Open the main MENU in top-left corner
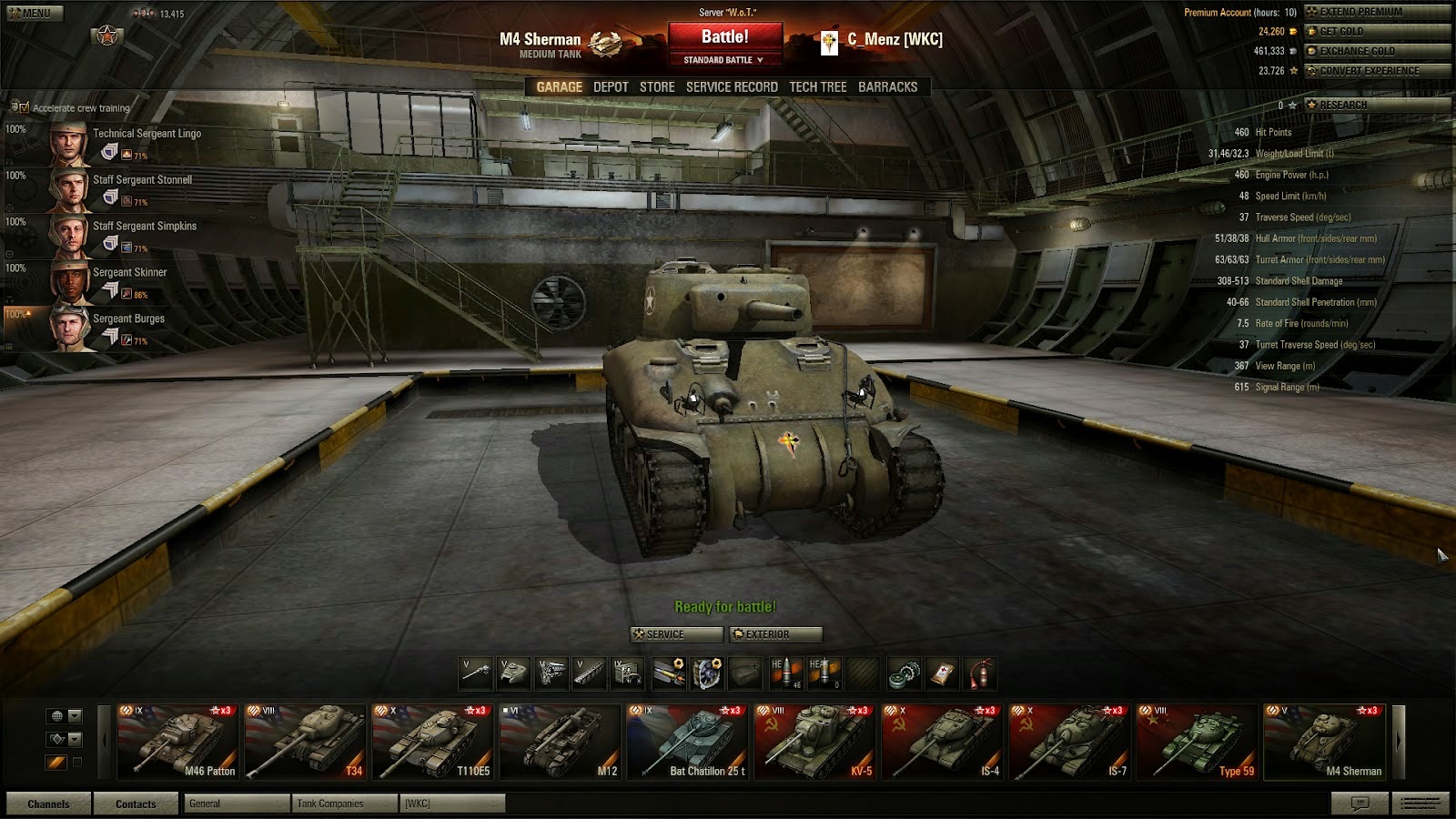Screen dimensions: 1456x819 (x=34, y=13)
